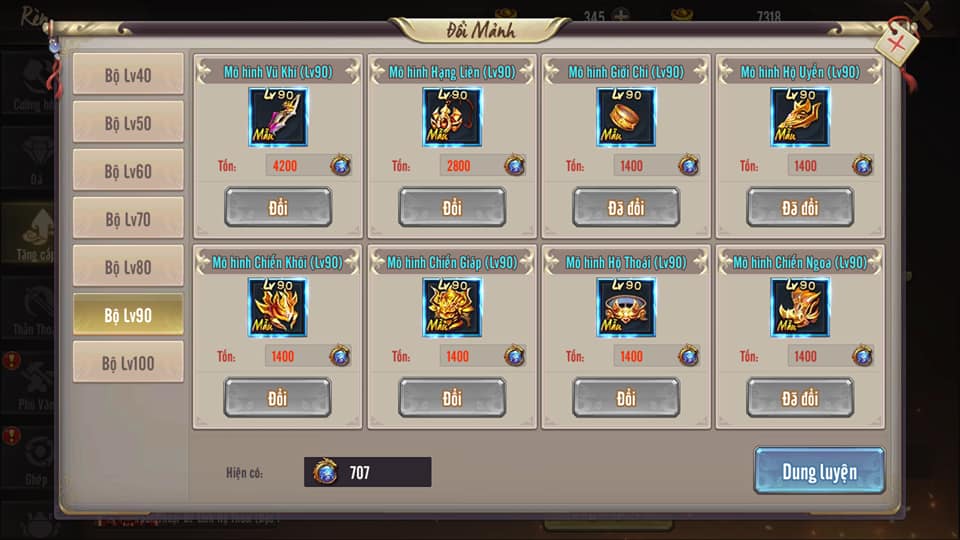960x540 pixels.
Task: Click the Mô hình Hạng Liên necklace icon
Action: (x=452, y=117)
